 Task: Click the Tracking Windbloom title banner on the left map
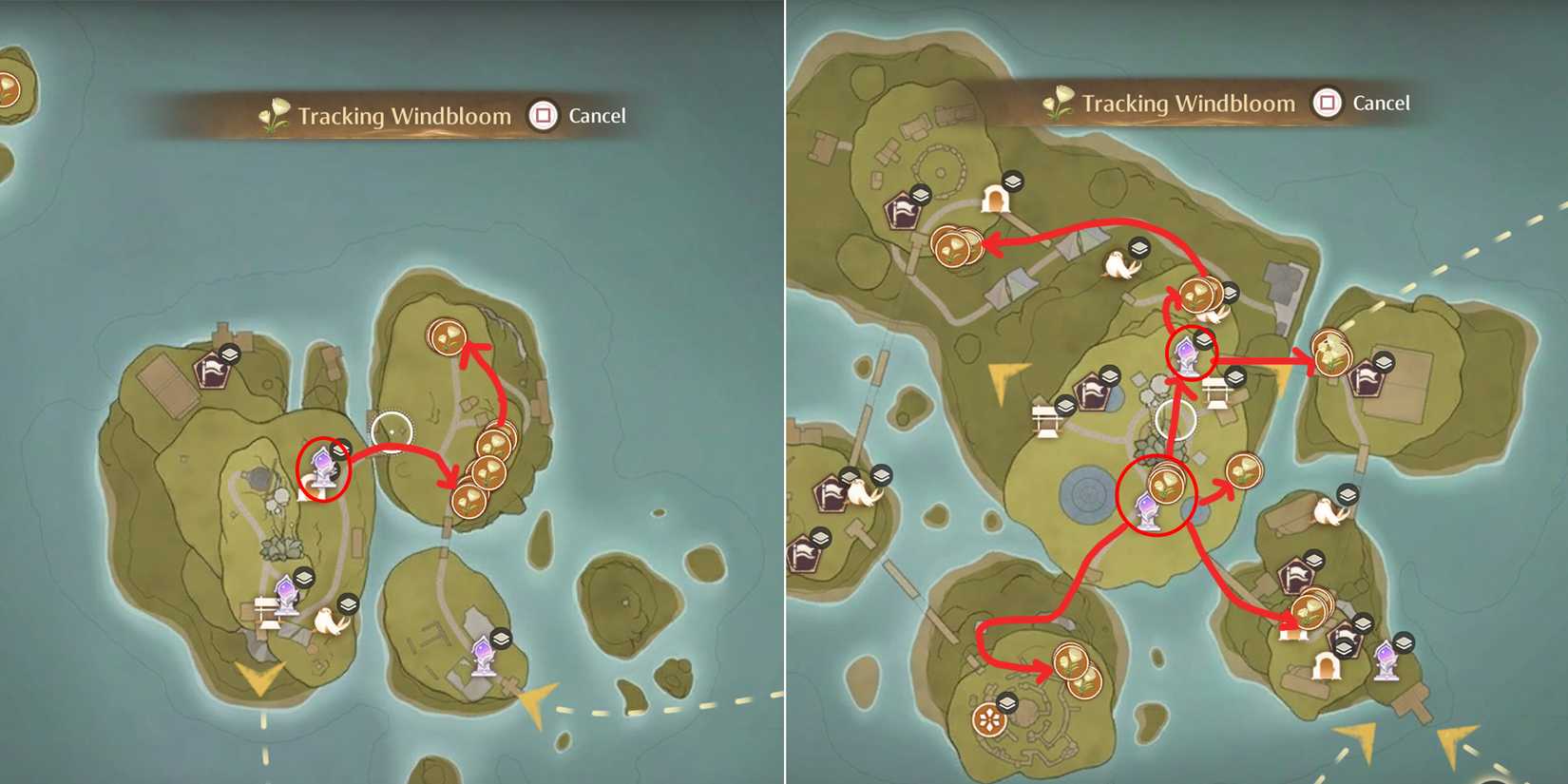(404, 115)
